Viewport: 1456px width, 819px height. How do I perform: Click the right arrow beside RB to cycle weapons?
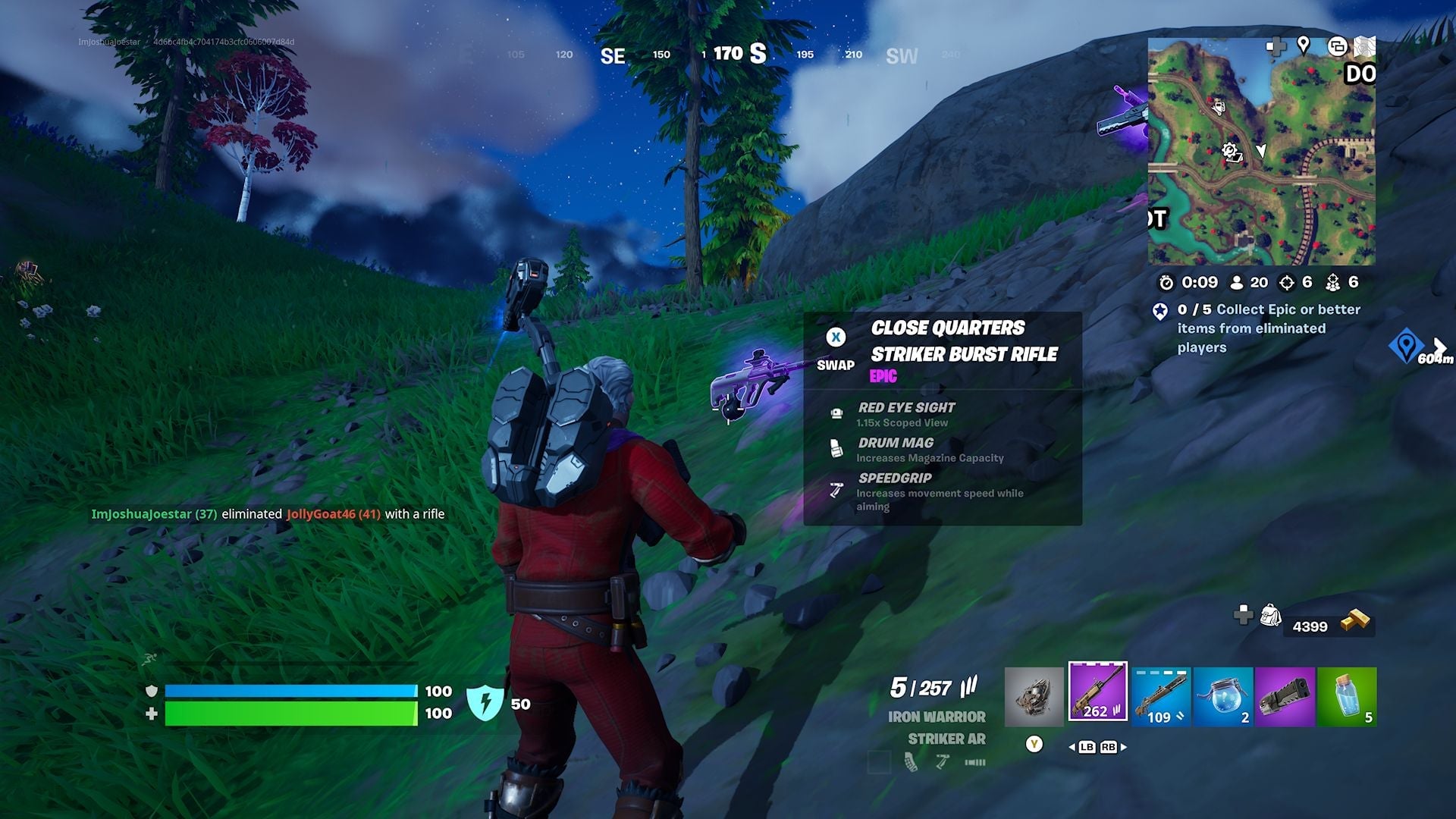click(1125, 747)
